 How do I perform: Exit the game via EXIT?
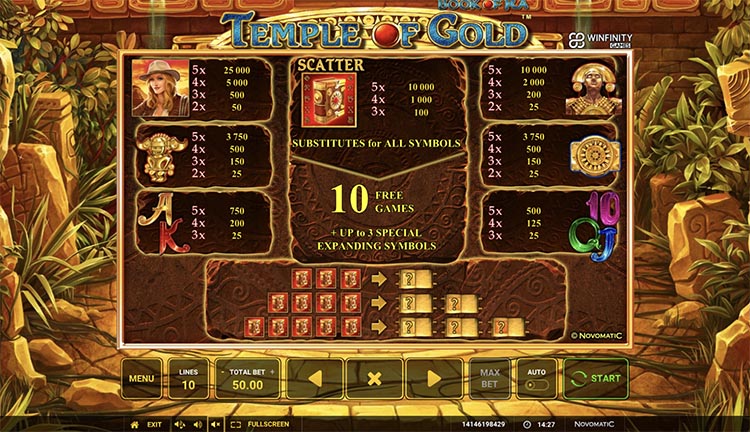point(154,424)
